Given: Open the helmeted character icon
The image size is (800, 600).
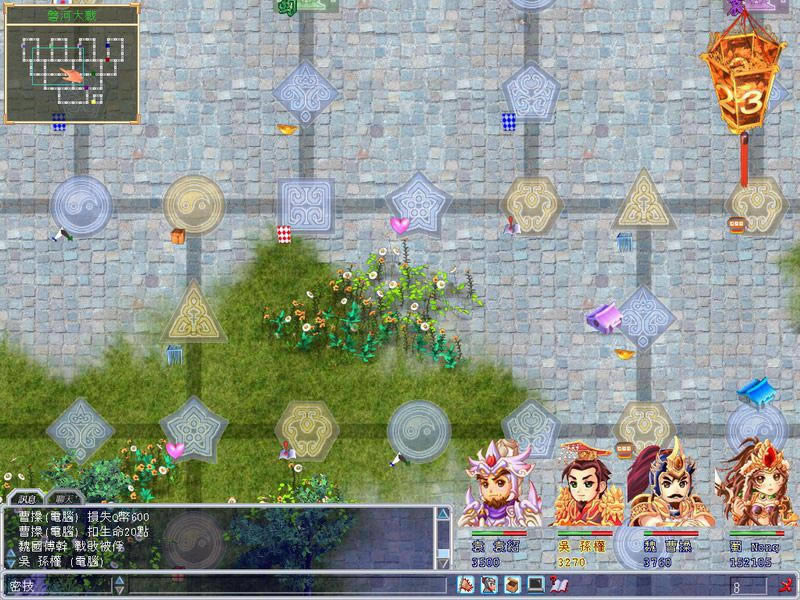Looking at the screenshot, I should coord(488,584).
